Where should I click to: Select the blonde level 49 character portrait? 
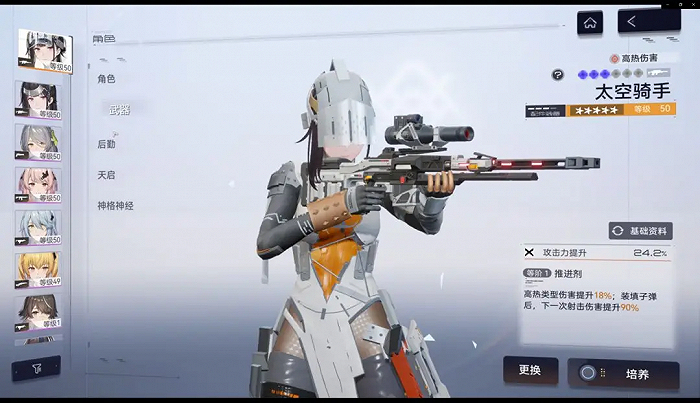[37, 270]
